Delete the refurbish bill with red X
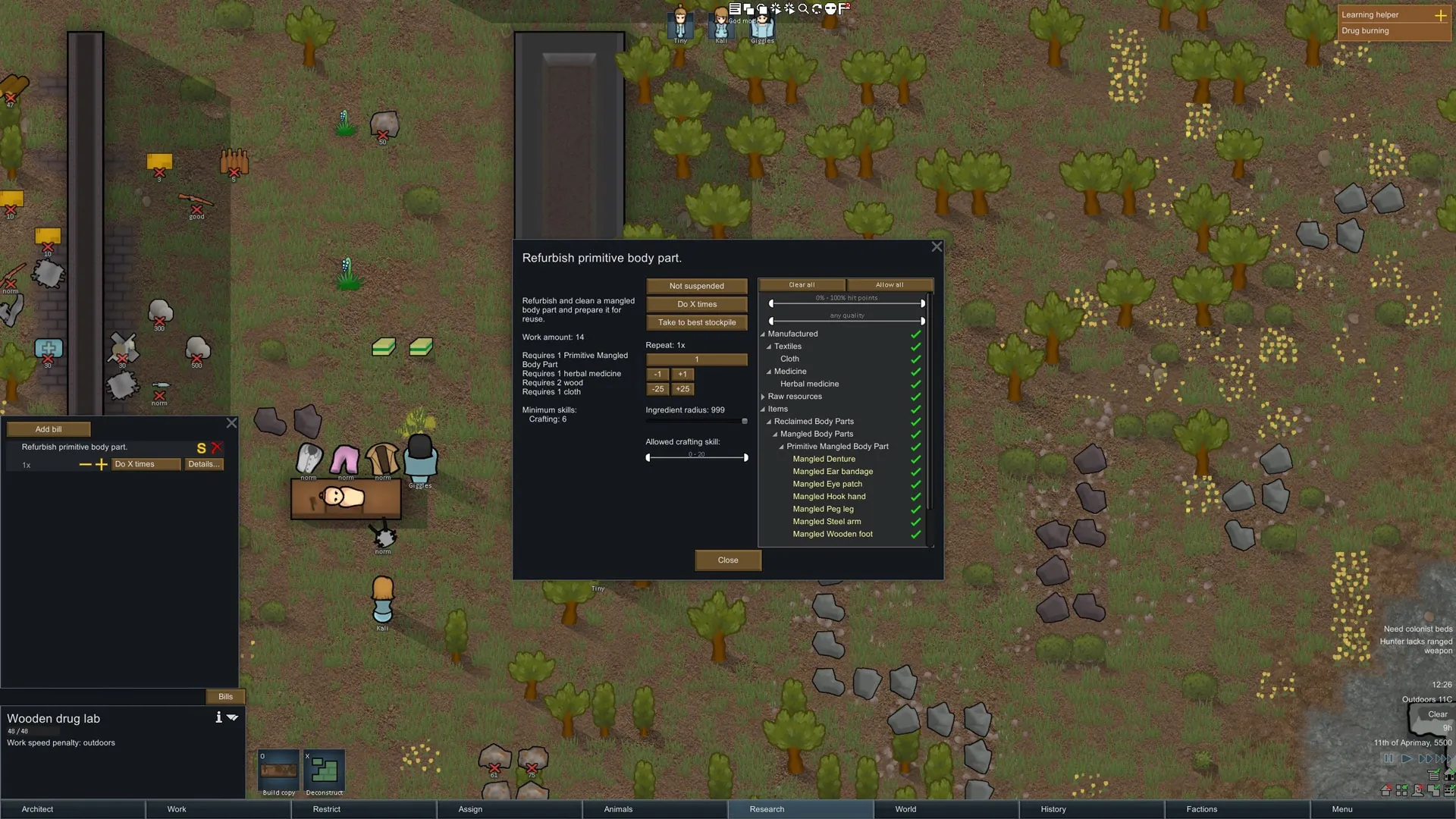1456x819 pixels. coord(217,447)
